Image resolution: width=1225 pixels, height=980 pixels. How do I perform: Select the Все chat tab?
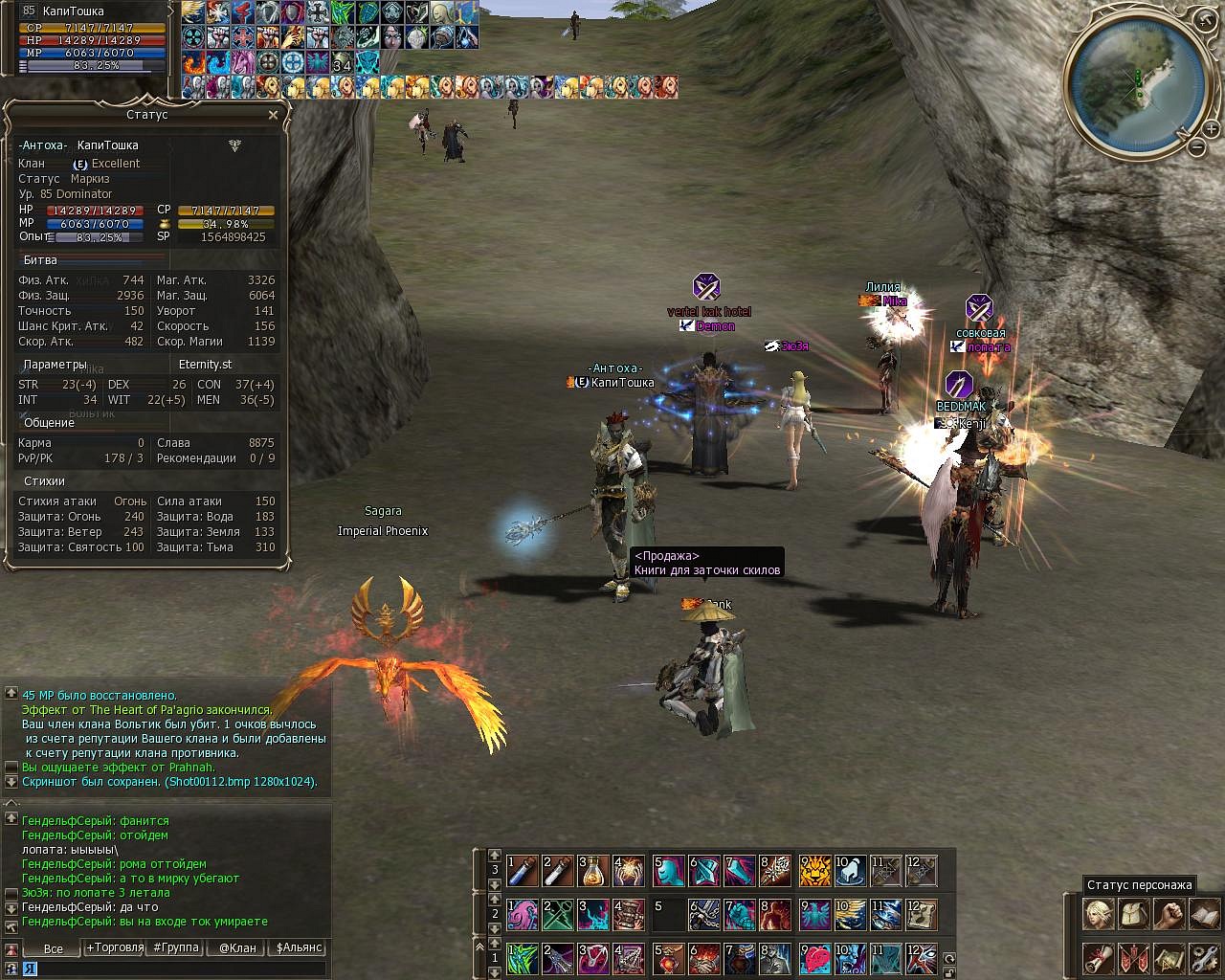pos(54,948)
